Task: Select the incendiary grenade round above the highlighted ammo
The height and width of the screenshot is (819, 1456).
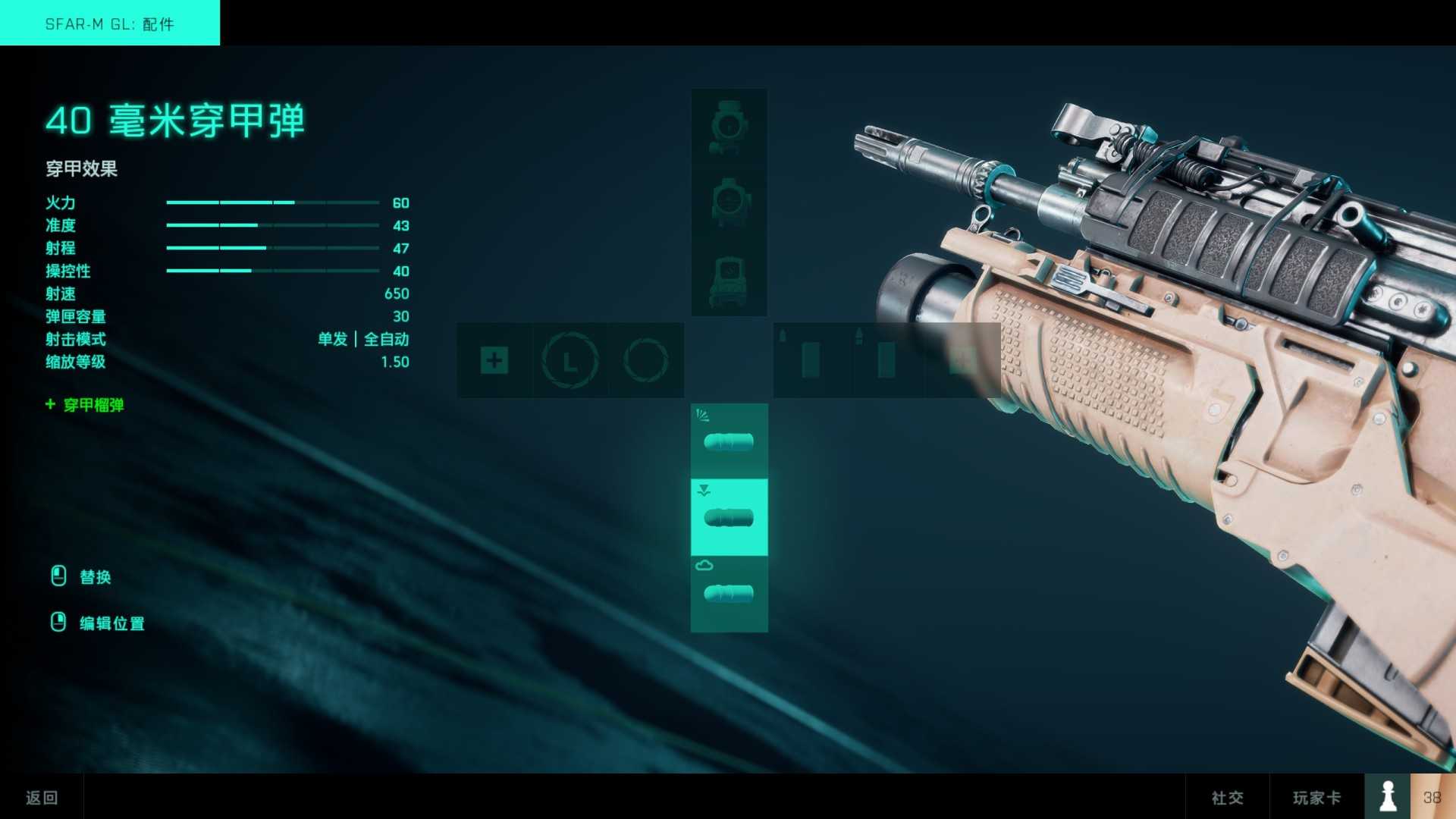Action: [x=728, y=440]
